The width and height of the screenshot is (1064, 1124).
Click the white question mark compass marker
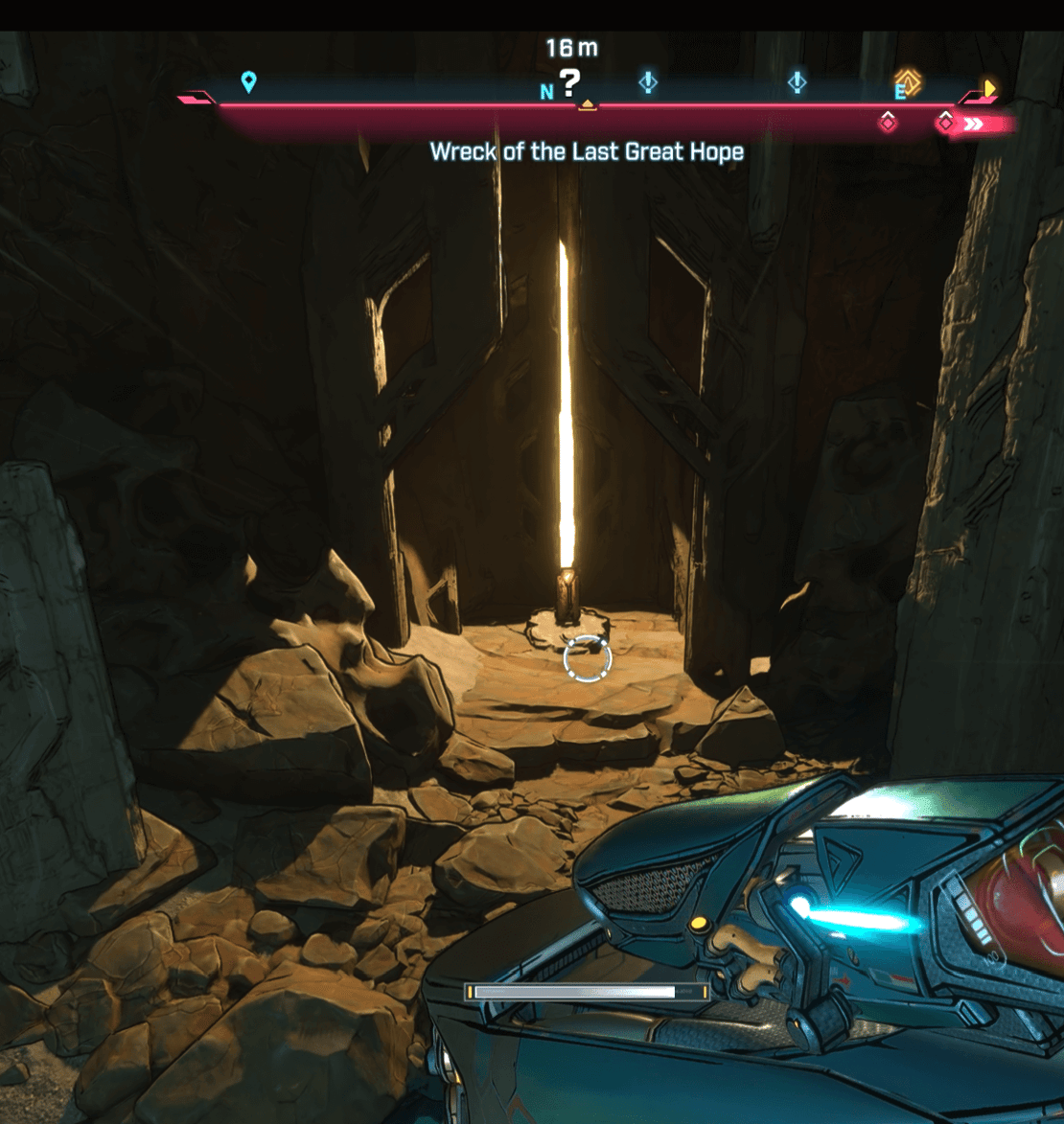[x=570, y=83]
